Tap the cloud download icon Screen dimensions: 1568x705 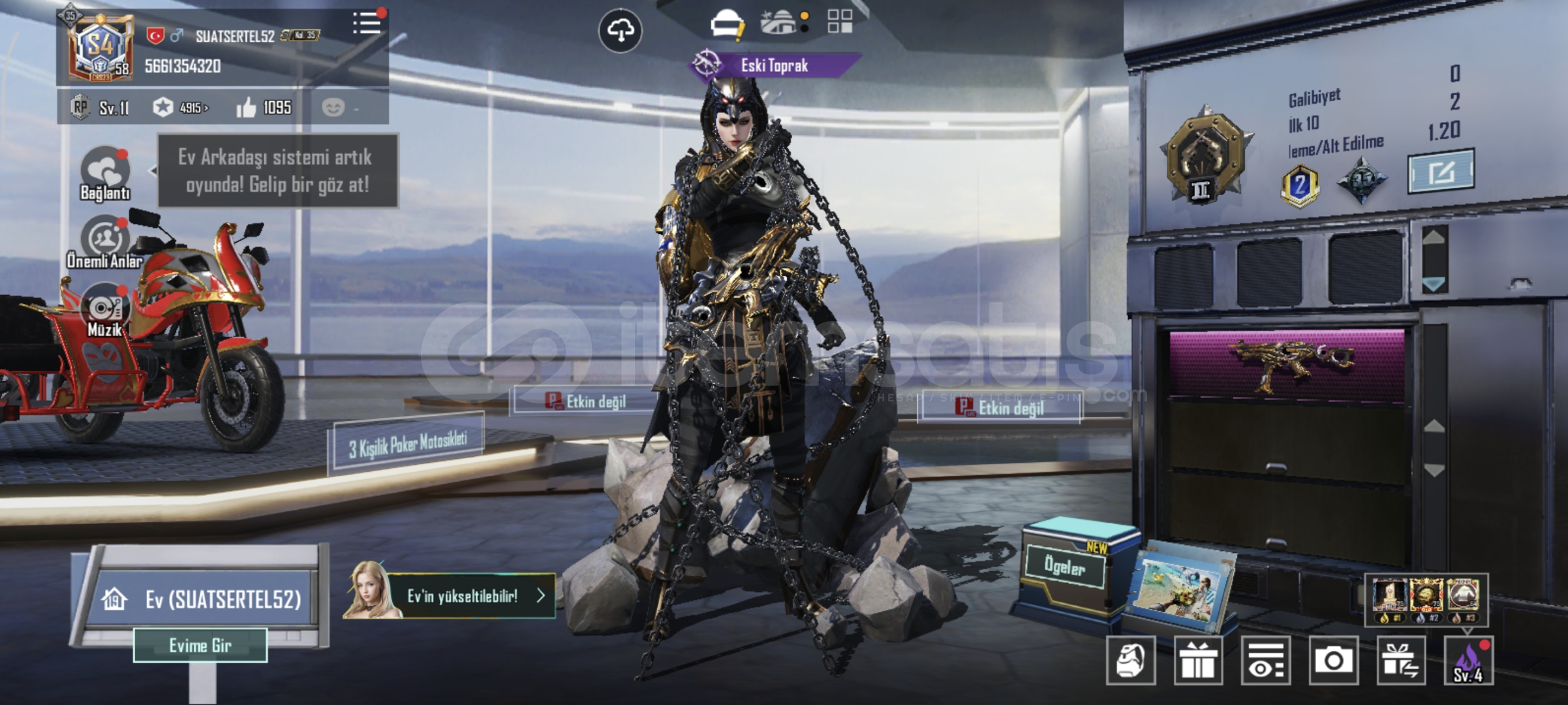pyautogui.click(x=620, y=30)
